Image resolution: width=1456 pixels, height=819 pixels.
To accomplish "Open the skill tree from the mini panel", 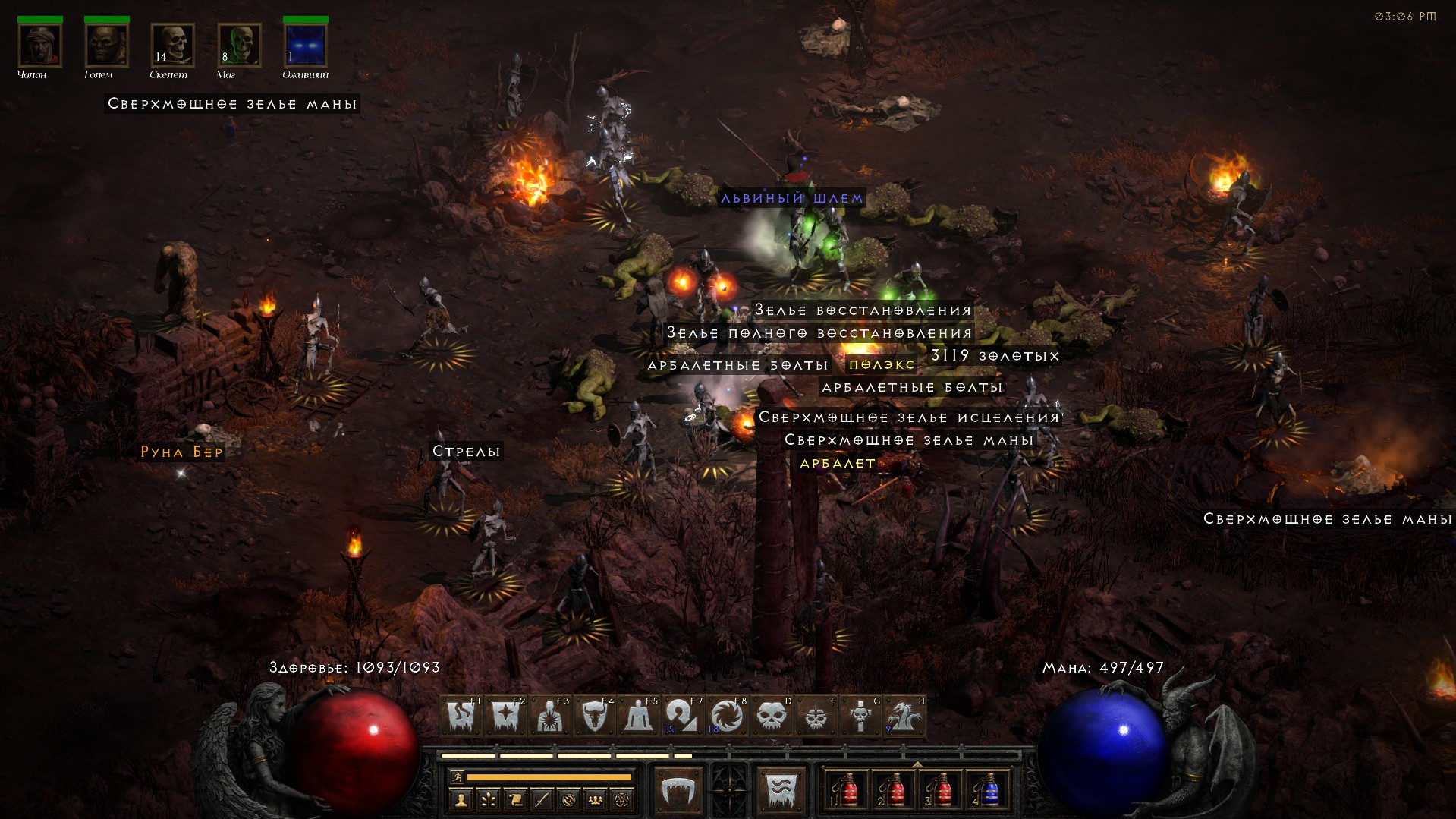I will pyautogui.click(x=489, y=800).
